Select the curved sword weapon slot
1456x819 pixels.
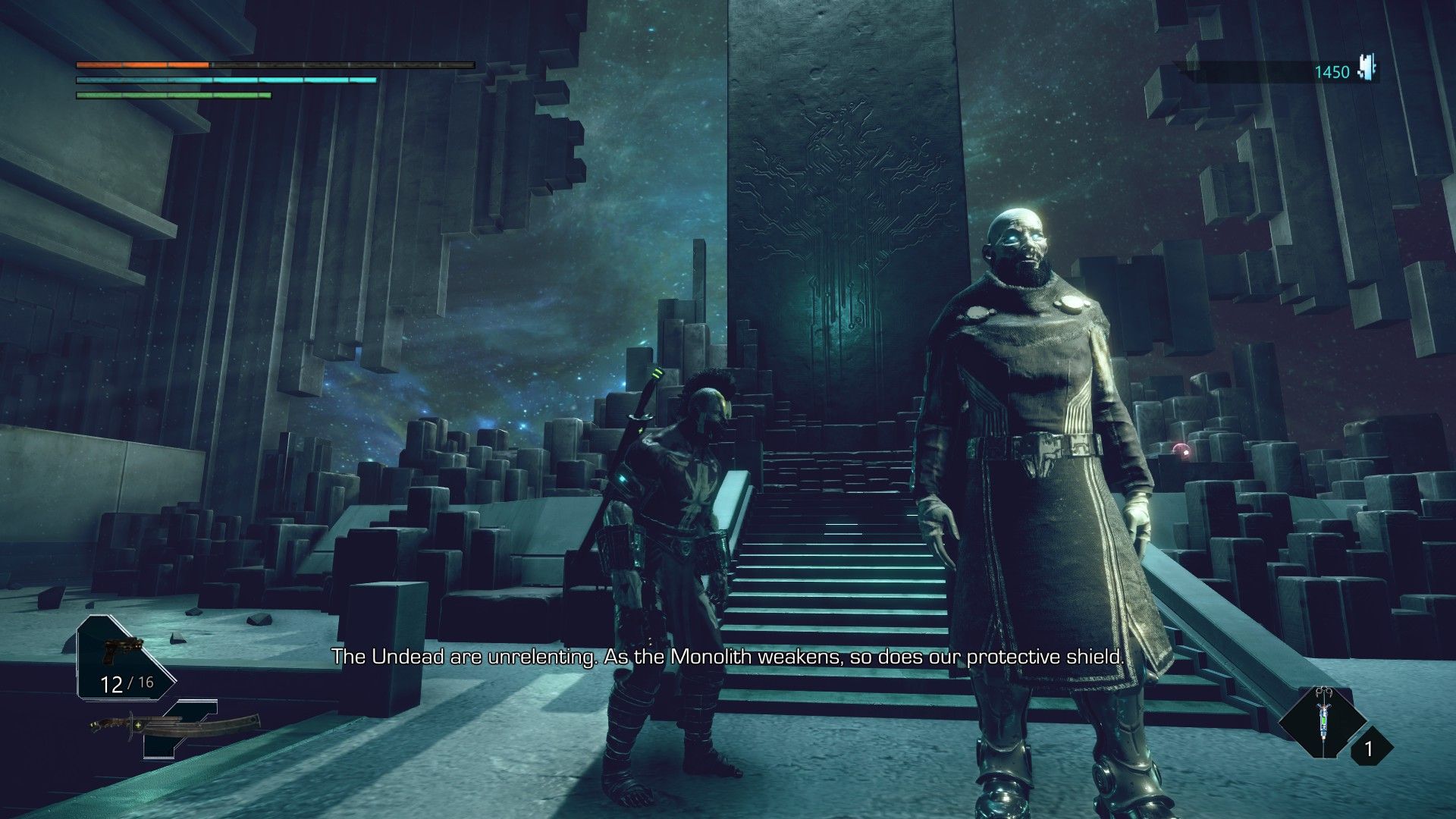point(176,727)
